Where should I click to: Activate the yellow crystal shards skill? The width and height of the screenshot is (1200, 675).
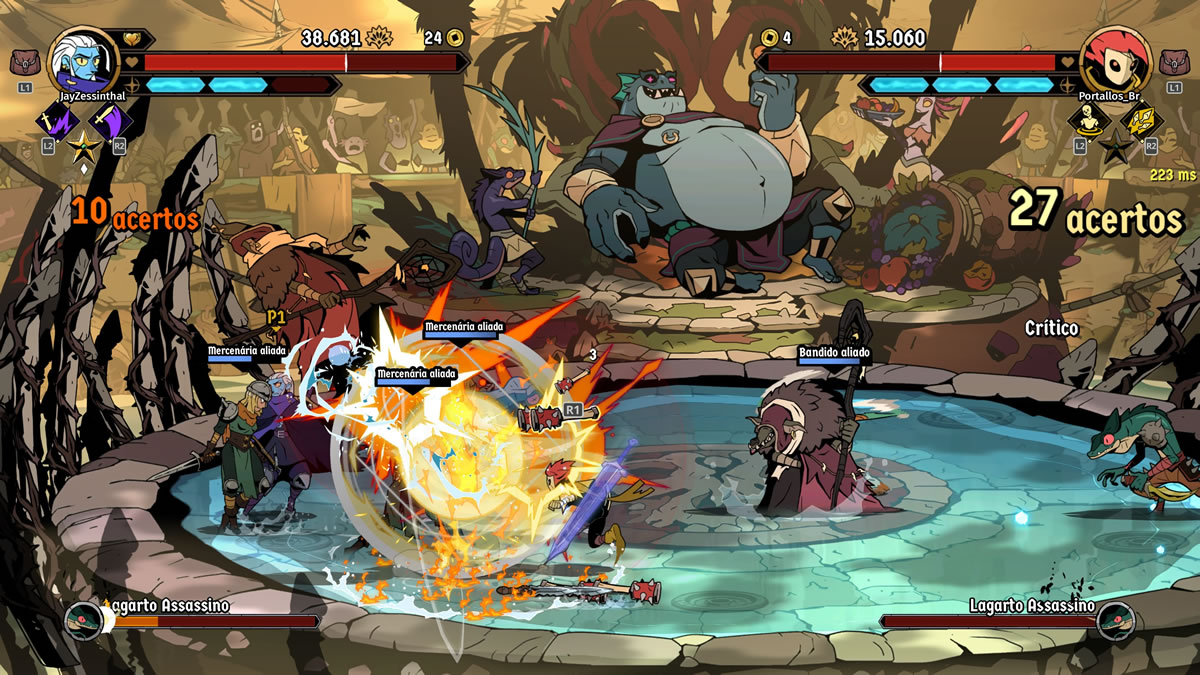point(1140,122)
